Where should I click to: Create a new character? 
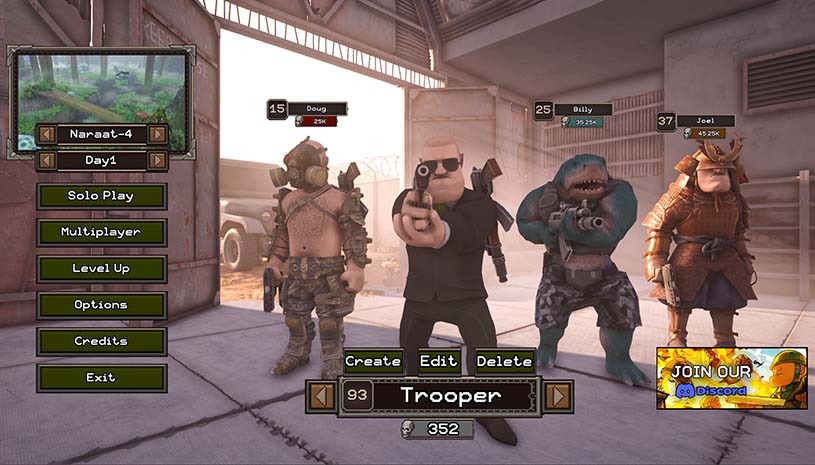[x=373, y=361]
